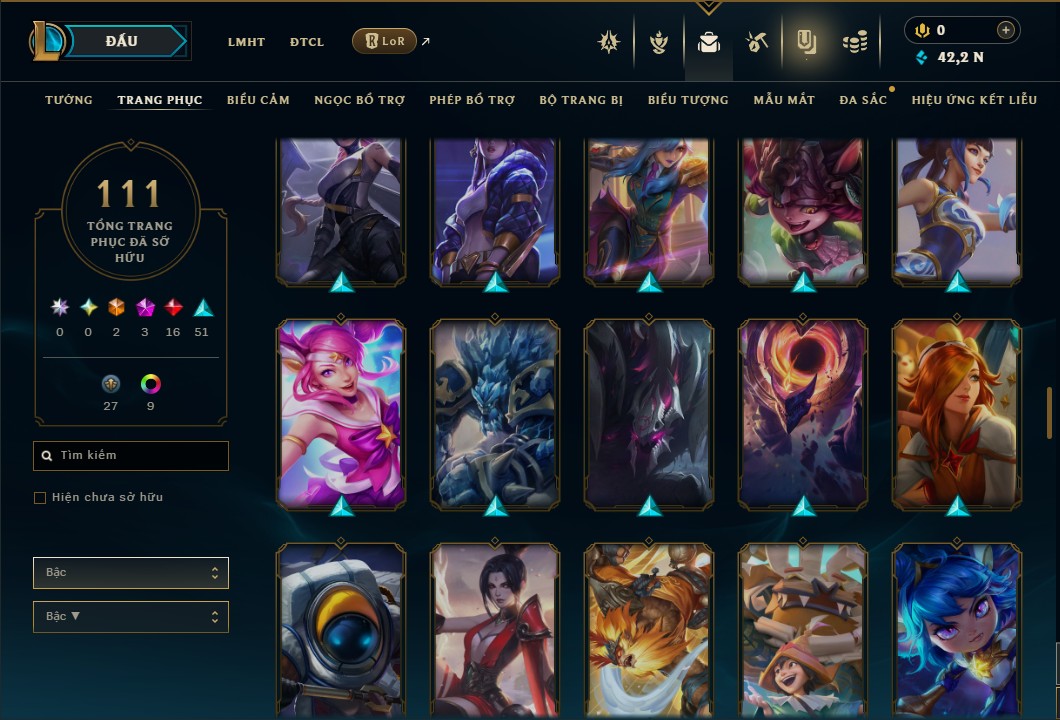Switch to the TƯỚNG tab
1060x720 pixels.
tap(69, 100)
